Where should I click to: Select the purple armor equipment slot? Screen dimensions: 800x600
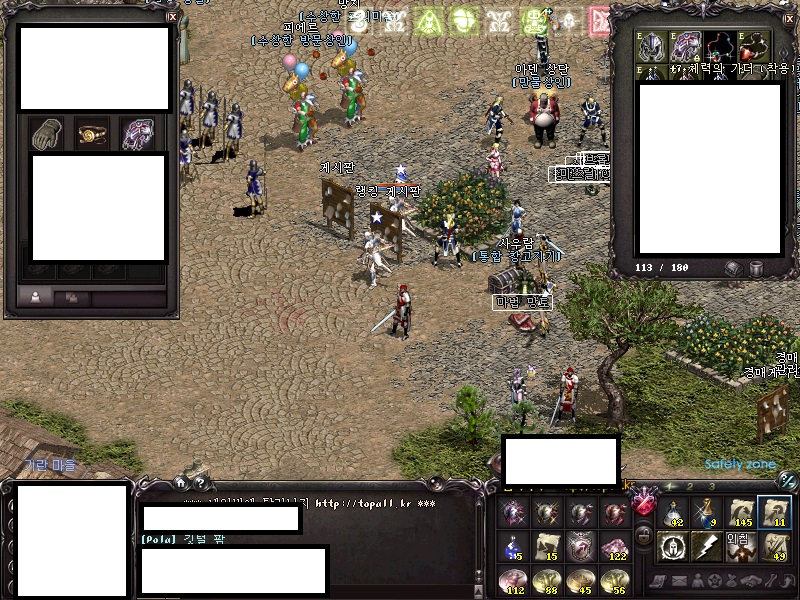tap(139, 134)
